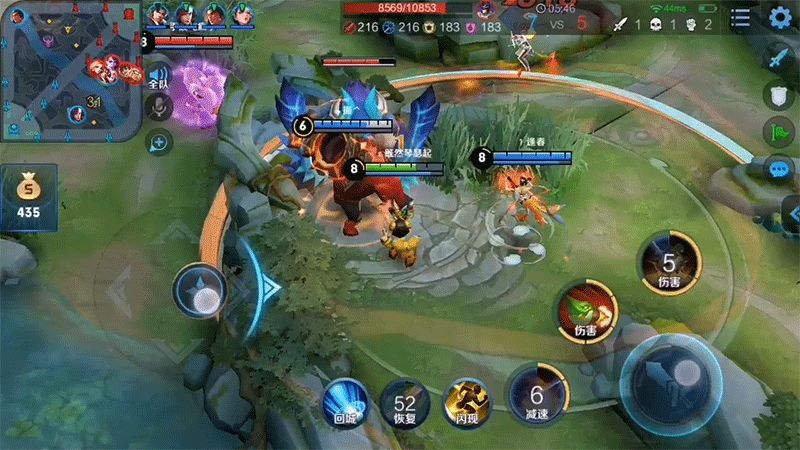Use the 恢复 heal ability
The width and height of the screenshot is (800, 450).
pyautogui.click(x=404, y=402)
